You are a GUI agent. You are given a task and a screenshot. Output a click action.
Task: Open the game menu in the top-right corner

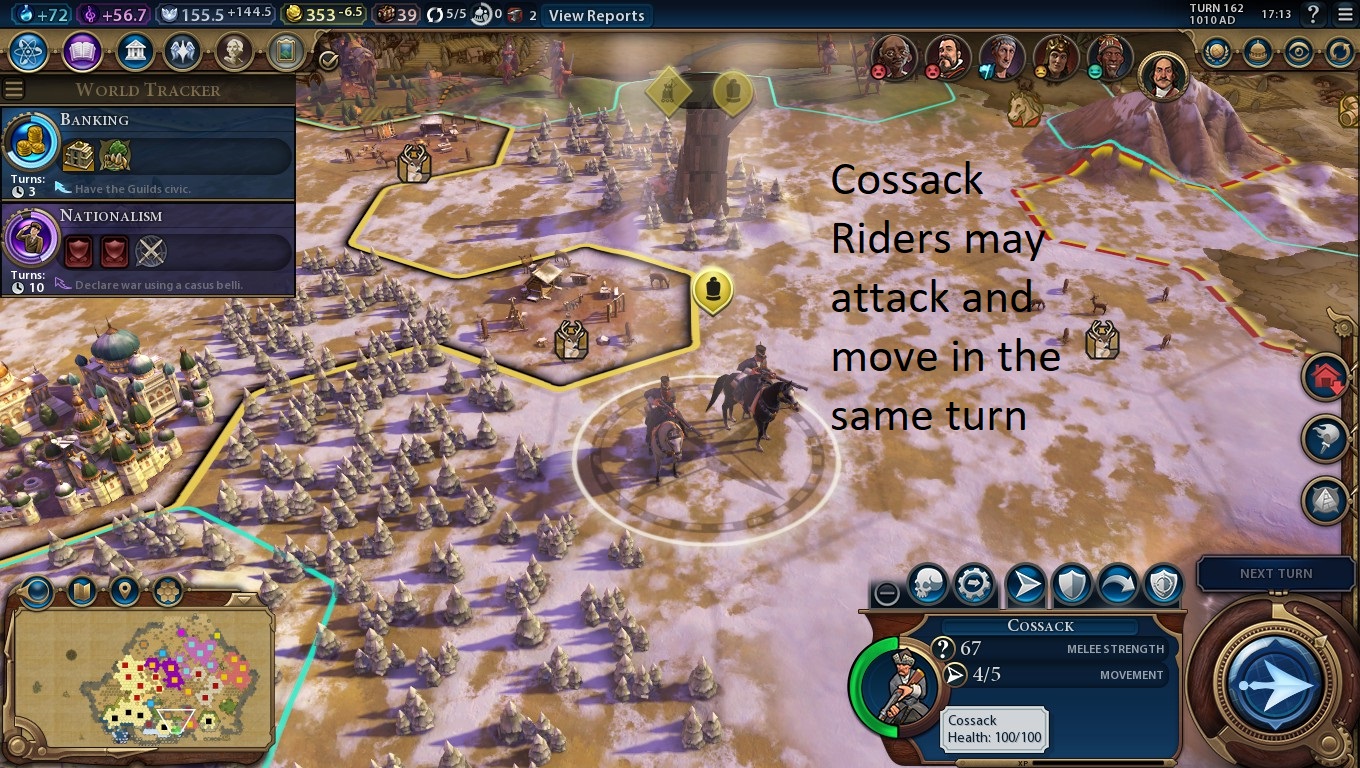pos(1344,15)
